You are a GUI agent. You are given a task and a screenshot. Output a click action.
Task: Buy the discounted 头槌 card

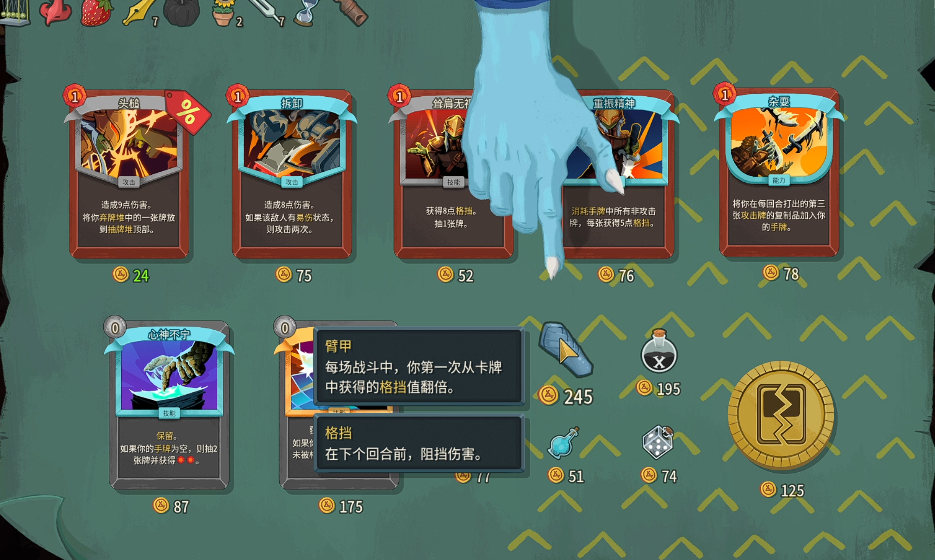point(129,175)
